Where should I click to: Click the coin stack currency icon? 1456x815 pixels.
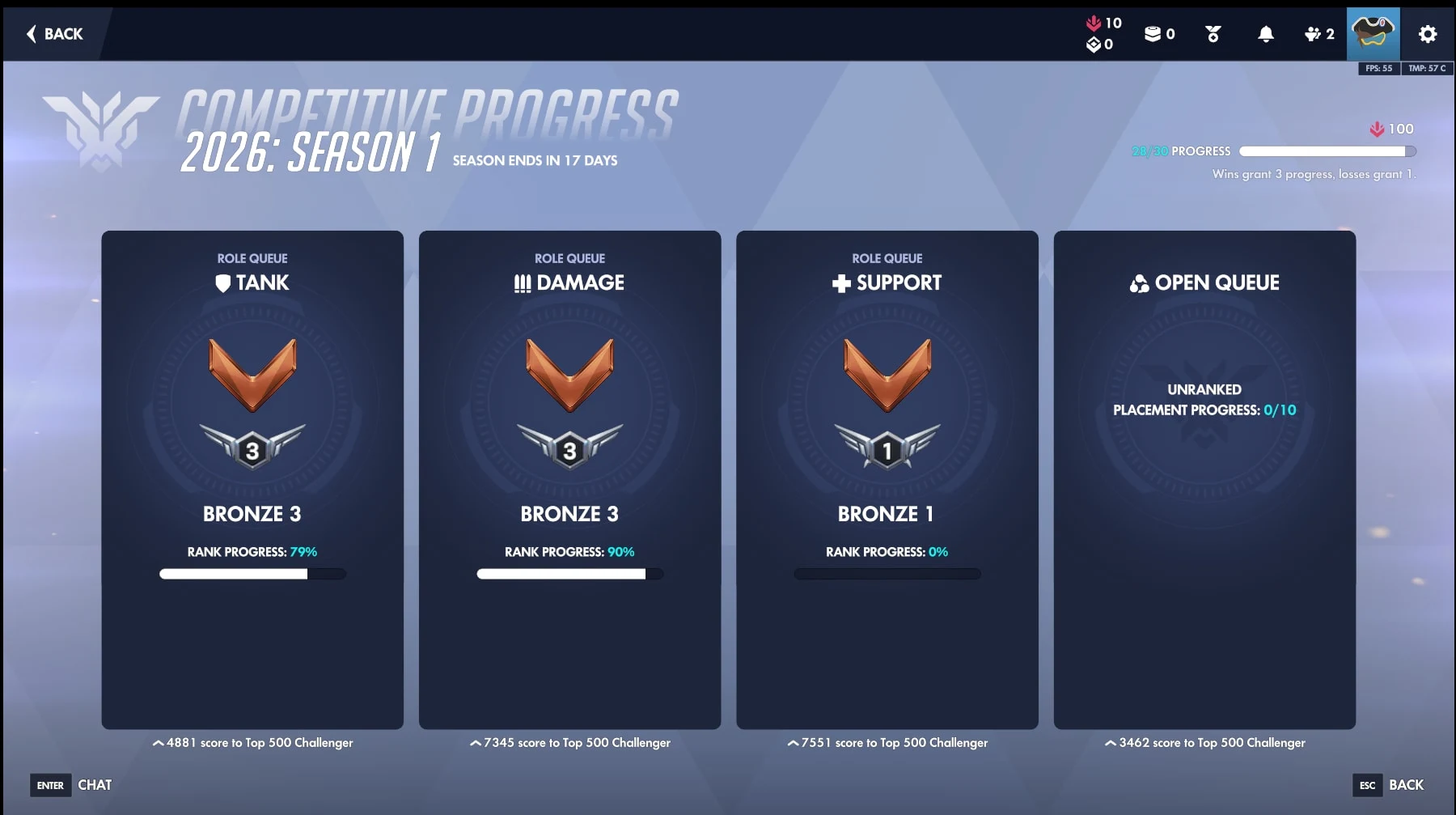1152,34
